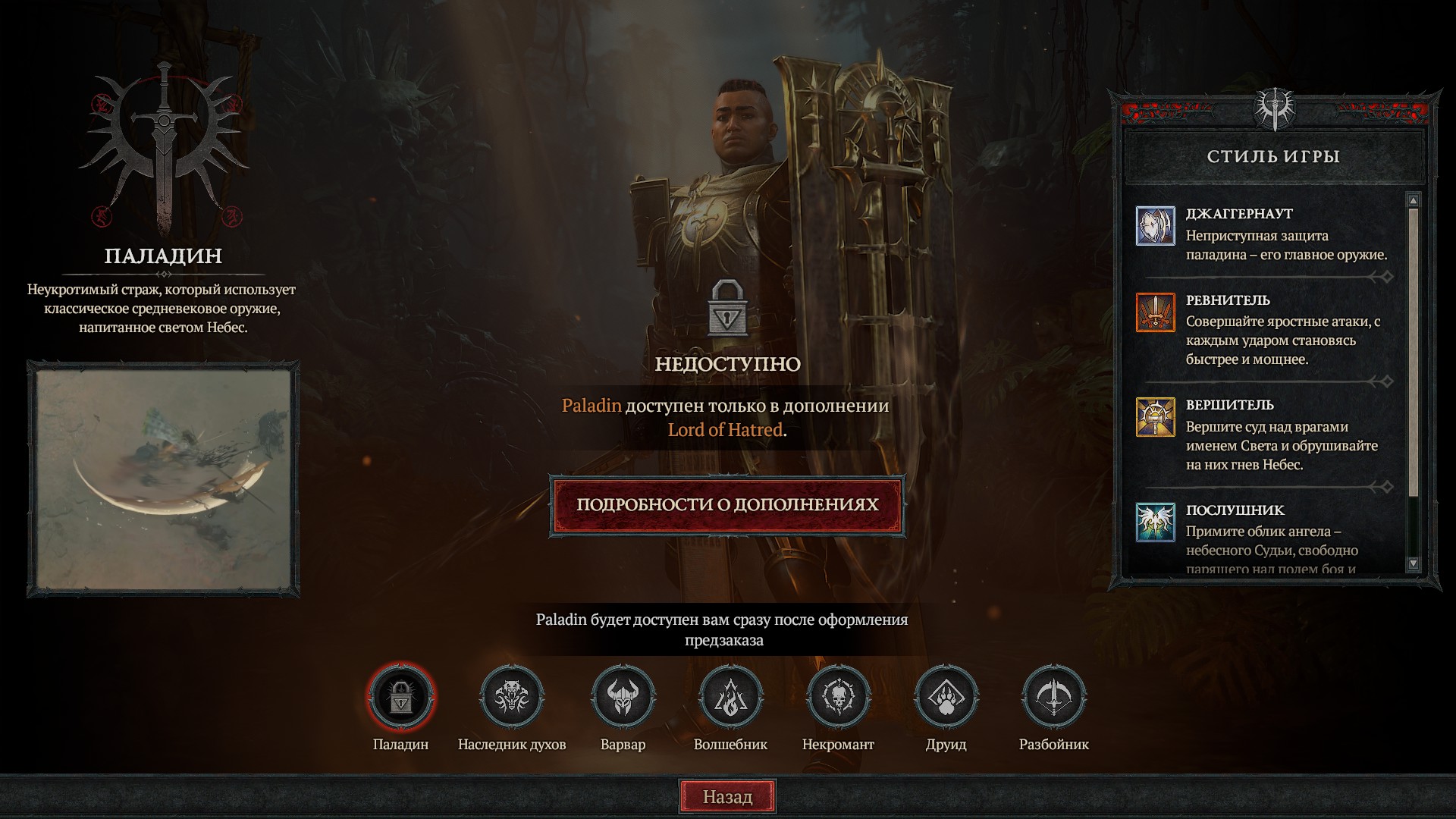Click the playstyle list's scroll-down arrow
Screen dimensions: 1456x819
tap(1413, 563)
